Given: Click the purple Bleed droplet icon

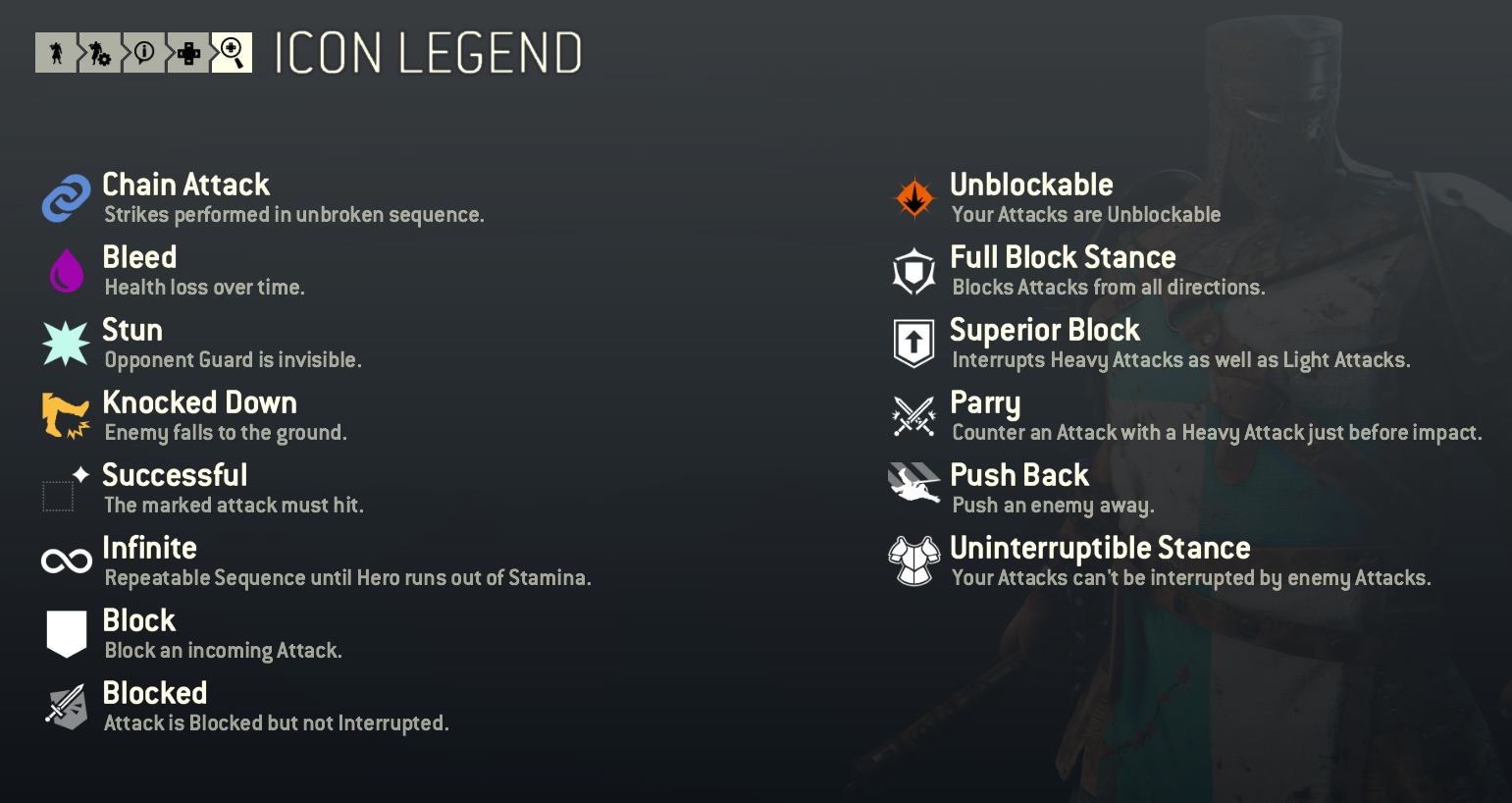Looking at the screenshot, I should (x=65, y=271).
